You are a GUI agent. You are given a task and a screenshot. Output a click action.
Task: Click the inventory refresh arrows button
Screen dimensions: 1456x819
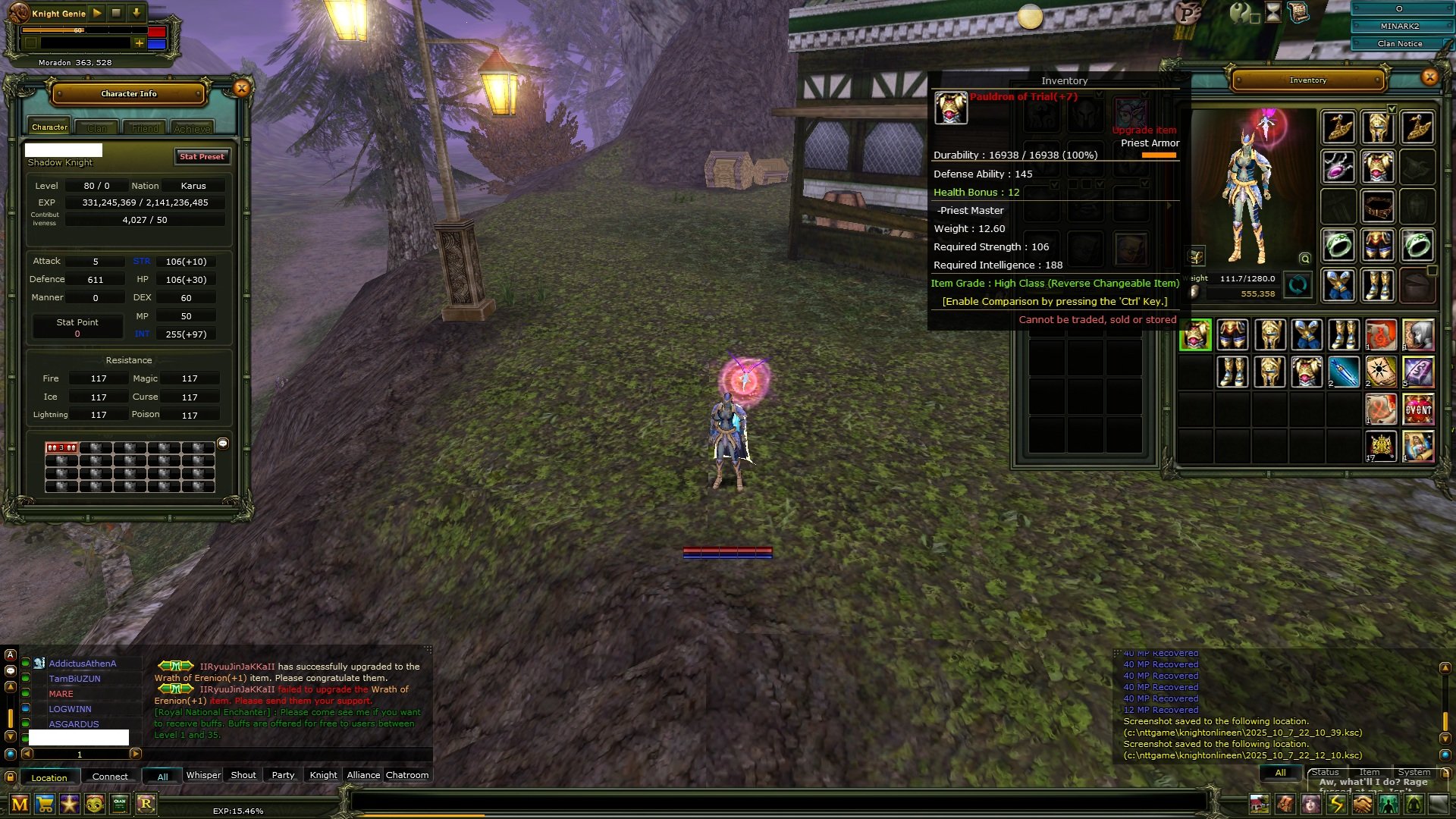coord(1298,285)
